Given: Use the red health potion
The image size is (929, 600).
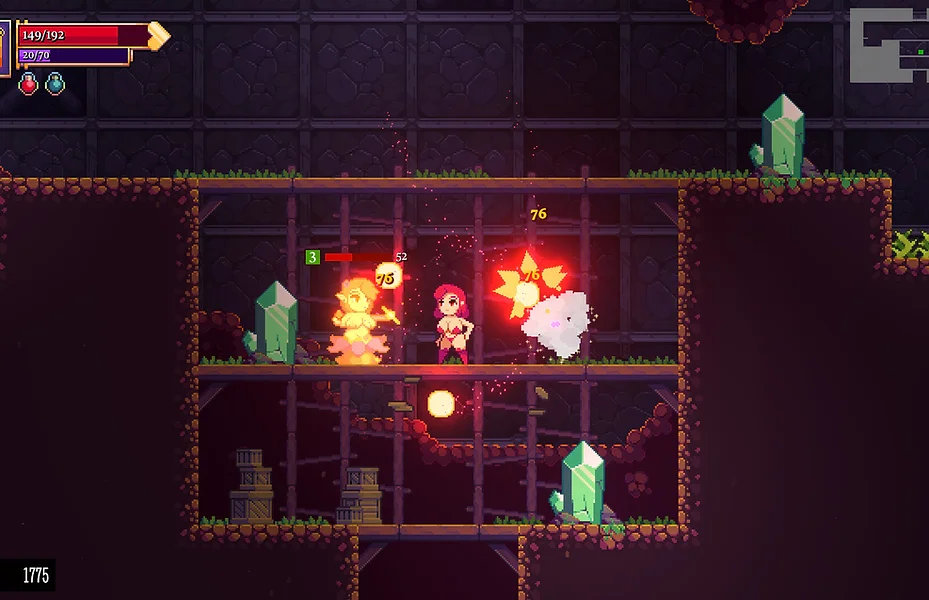Looking at the screenshot, I should (x=28, y=84).
